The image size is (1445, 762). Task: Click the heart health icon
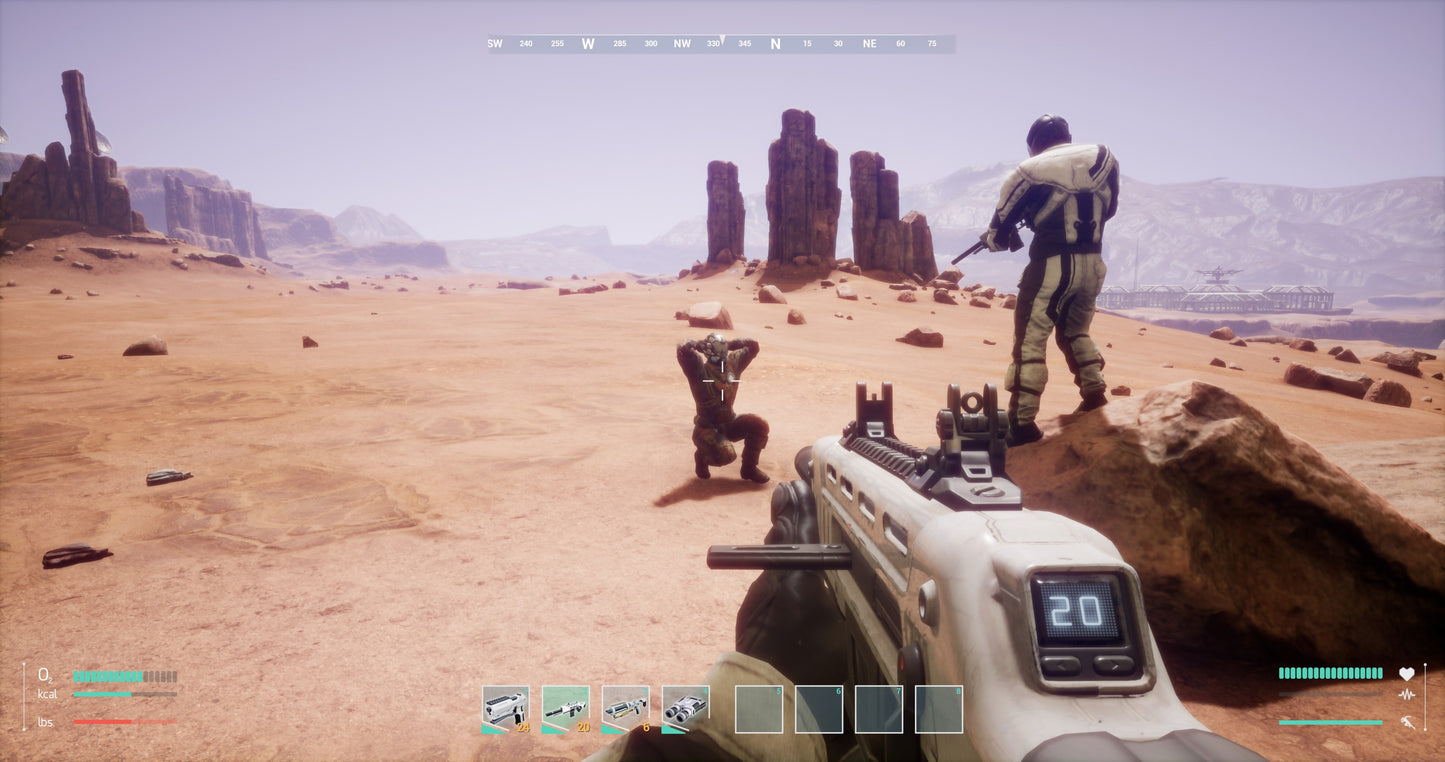[x=1408, y=673]
